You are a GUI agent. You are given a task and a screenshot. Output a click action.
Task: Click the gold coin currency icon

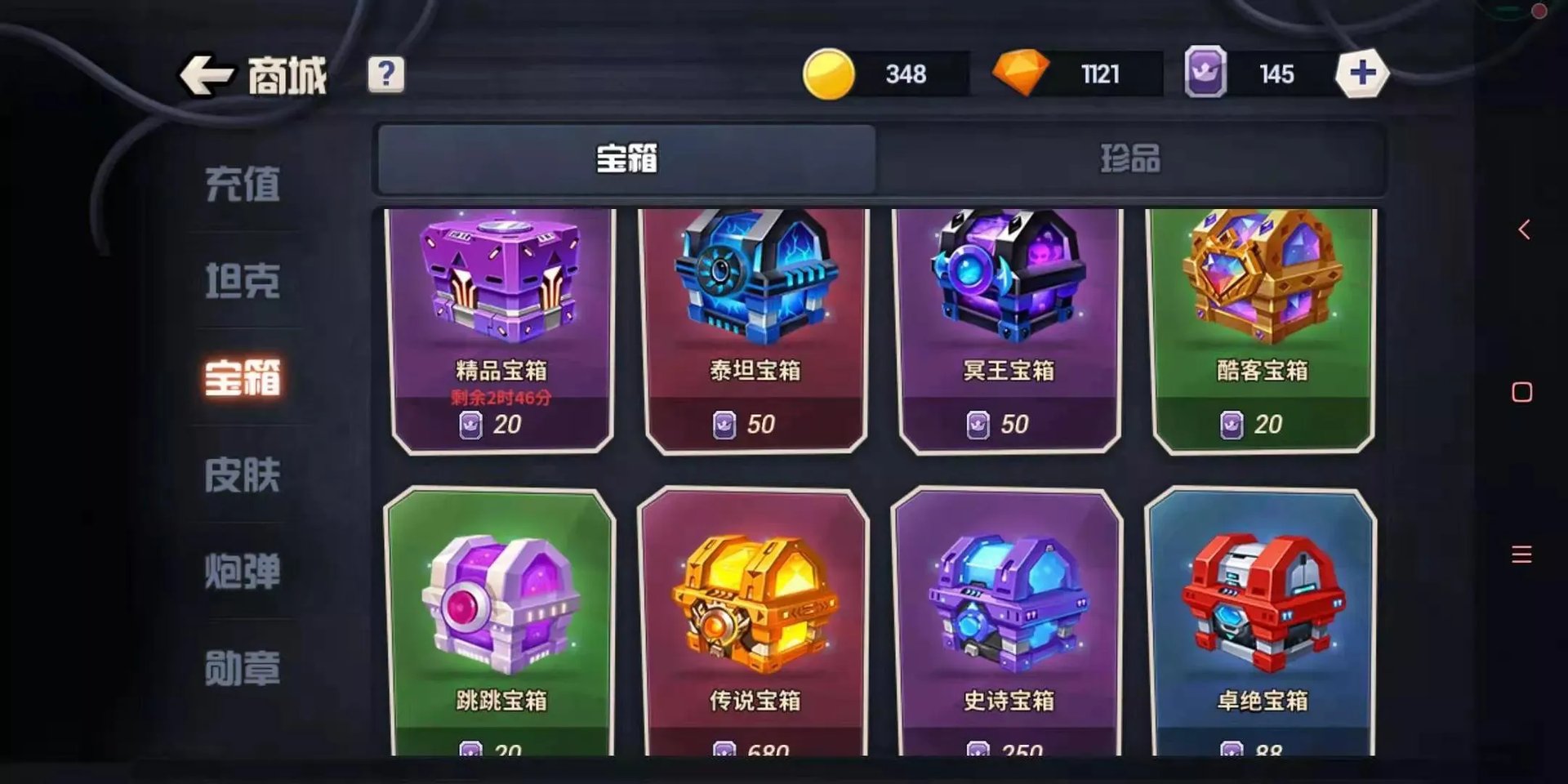click(x=831, y=73)
